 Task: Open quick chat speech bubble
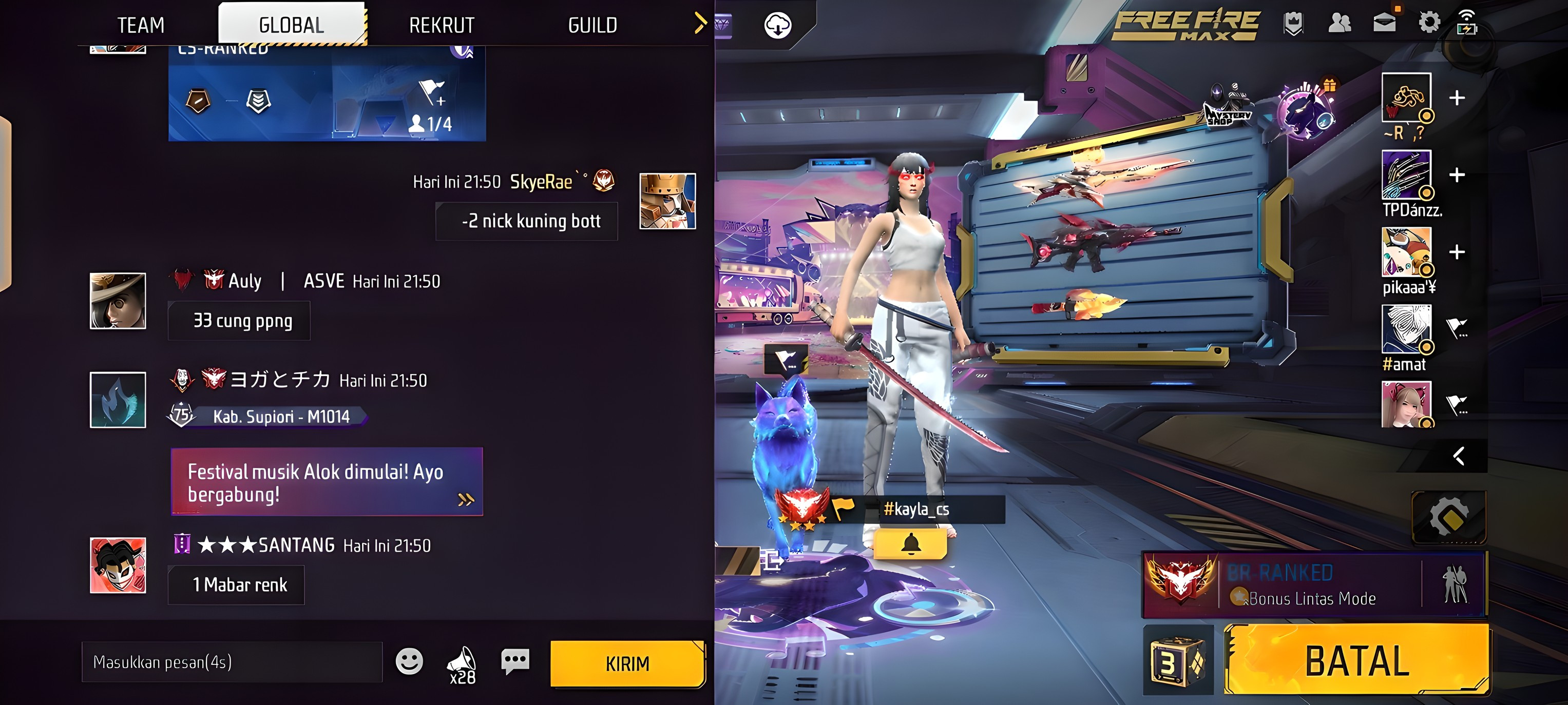tap(515, 660)
